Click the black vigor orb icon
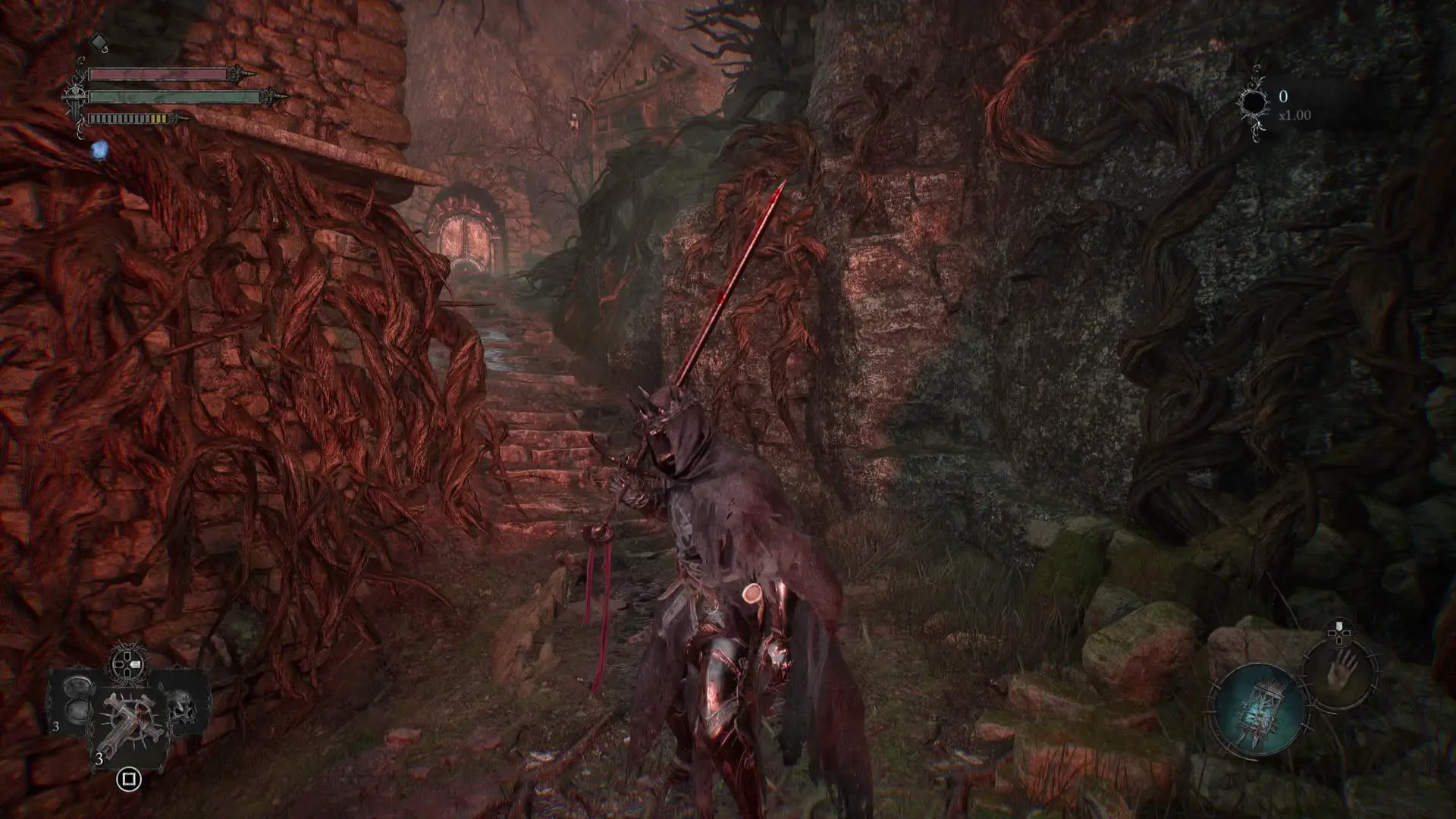1456x819 pixels. pyautogui.click(x=1254, y=103)
